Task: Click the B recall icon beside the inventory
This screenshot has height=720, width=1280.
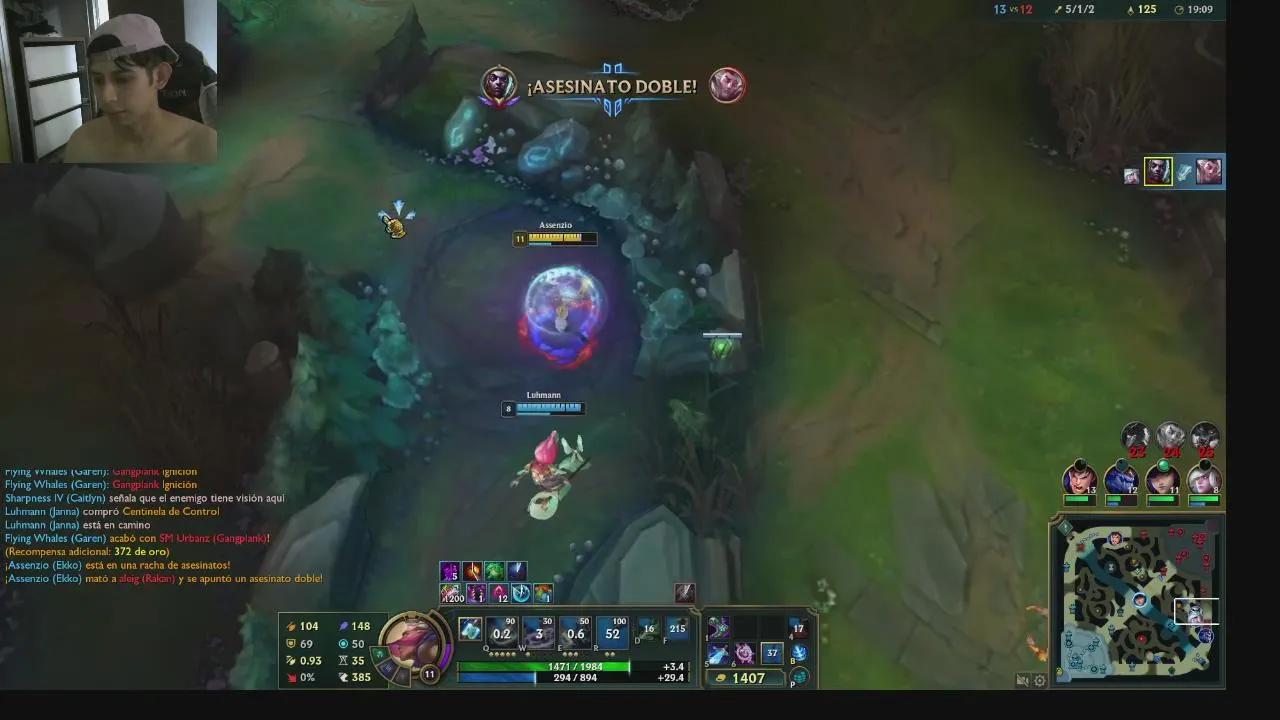Action: pyautogui.click(x=799, y=652)
